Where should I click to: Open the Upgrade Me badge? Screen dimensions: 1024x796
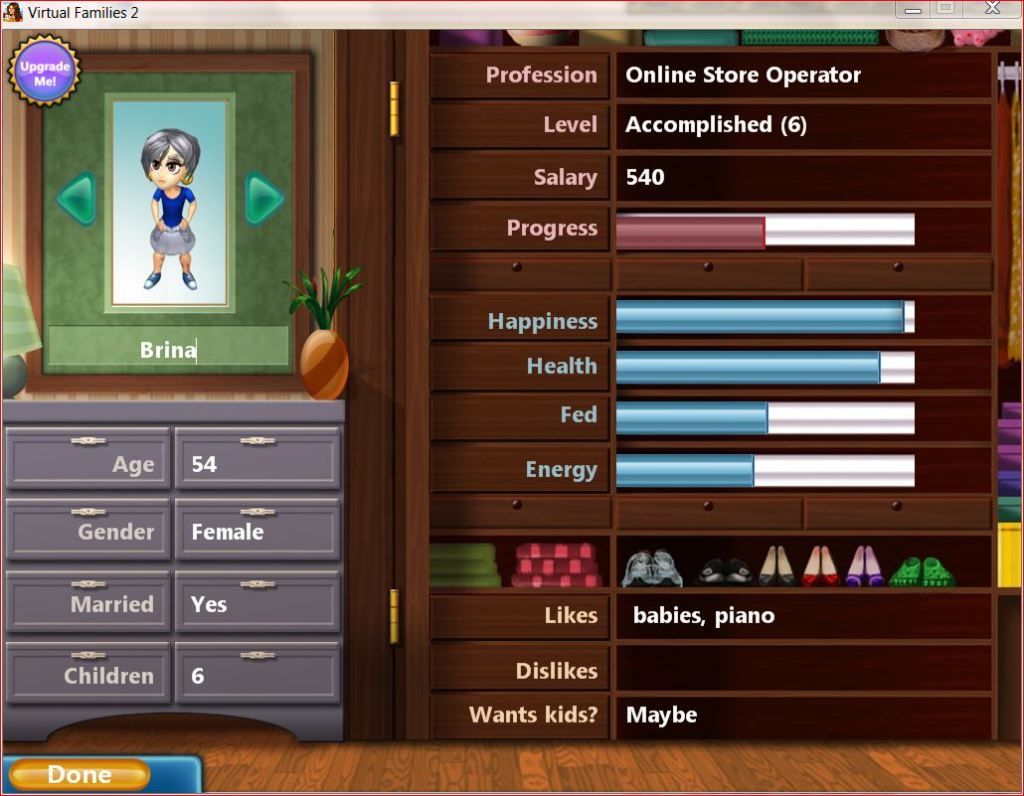coord(45,72)
